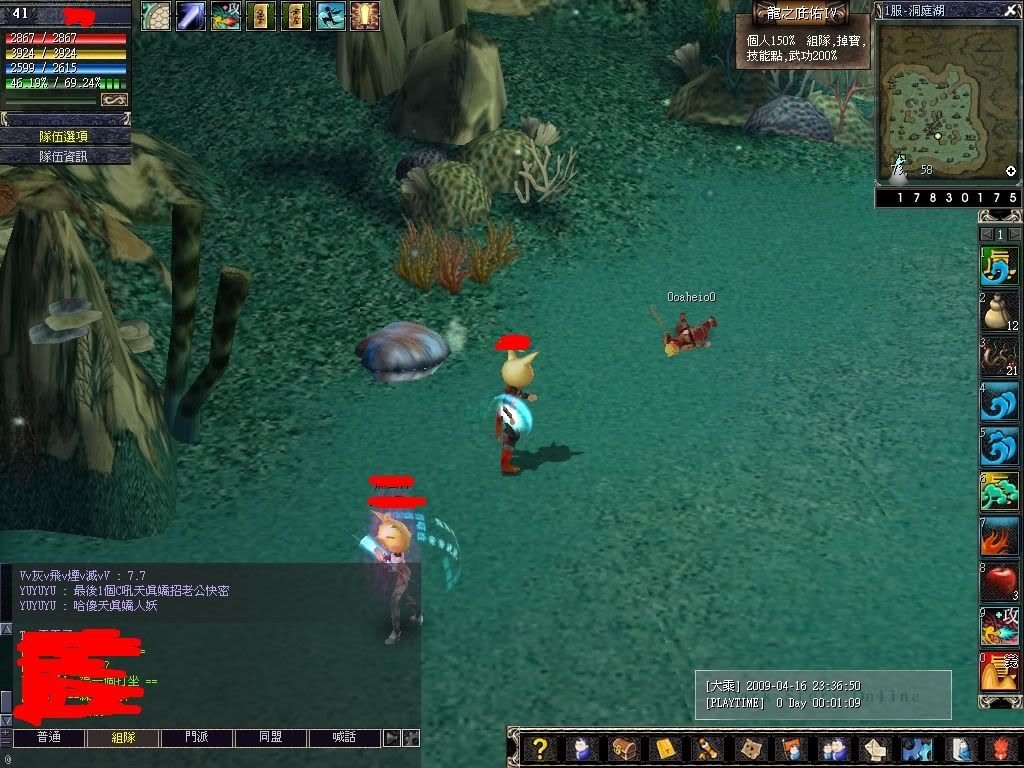Close the minimap with its X button
The width and height of the screenshot is (1024, 768).
click(x=1010, y=10)
